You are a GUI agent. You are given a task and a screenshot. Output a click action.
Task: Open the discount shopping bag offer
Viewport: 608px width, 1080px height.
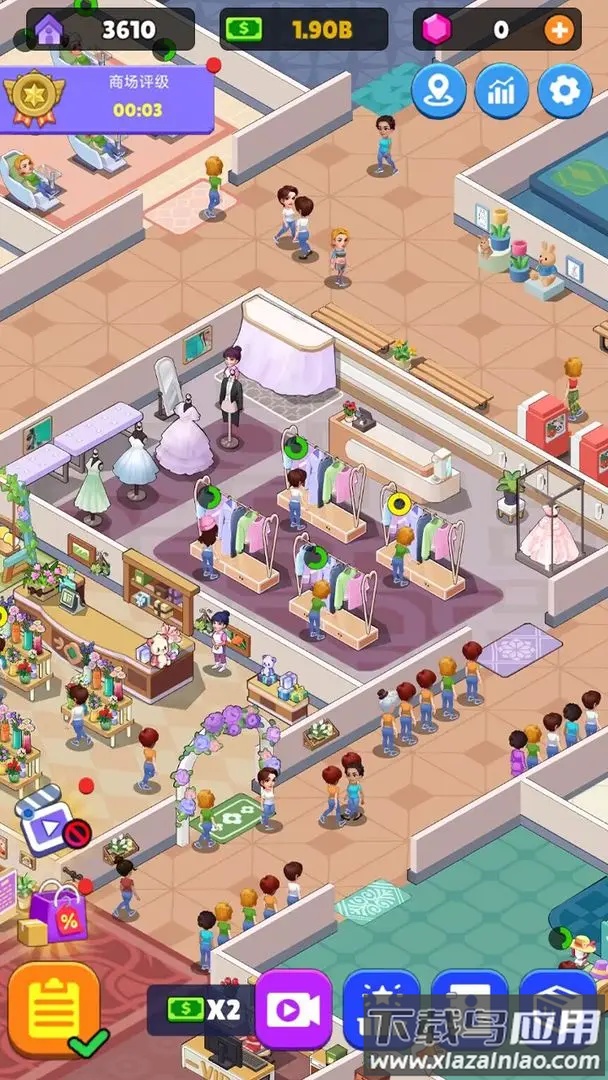[58, 912]
